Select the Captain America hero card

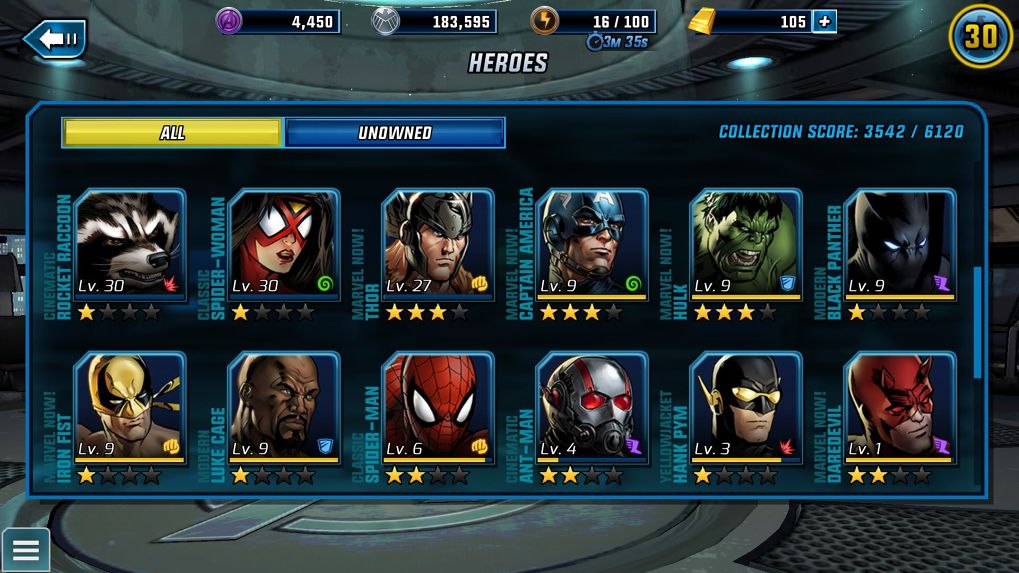(x=592, y=246)
